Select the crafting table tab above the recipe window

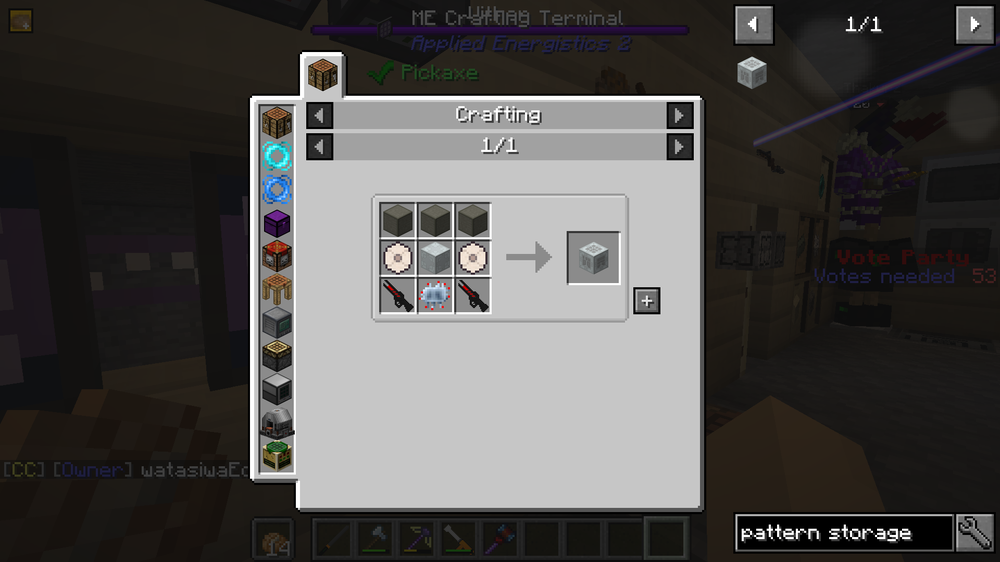coord(322,75)
